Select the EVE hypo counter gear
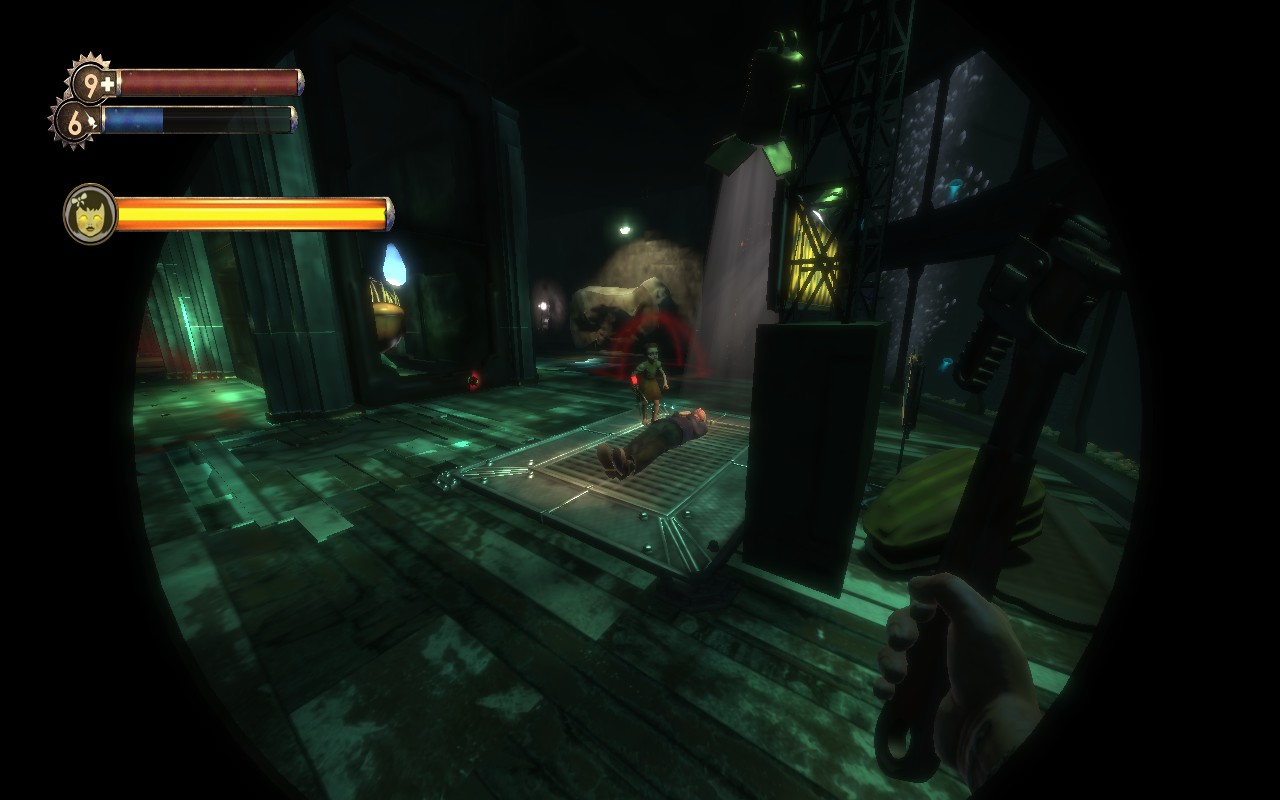The width and height of the screenshot is (1280, 800). pyautogui.click(x=76, y=122)
